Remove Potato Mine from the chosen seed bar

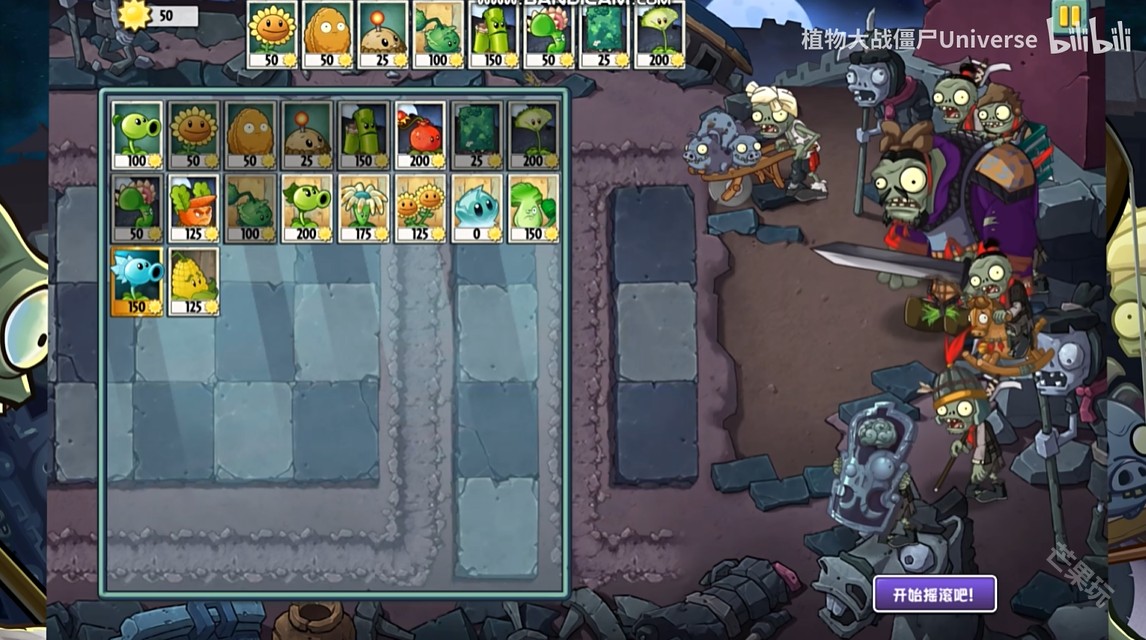383,34
